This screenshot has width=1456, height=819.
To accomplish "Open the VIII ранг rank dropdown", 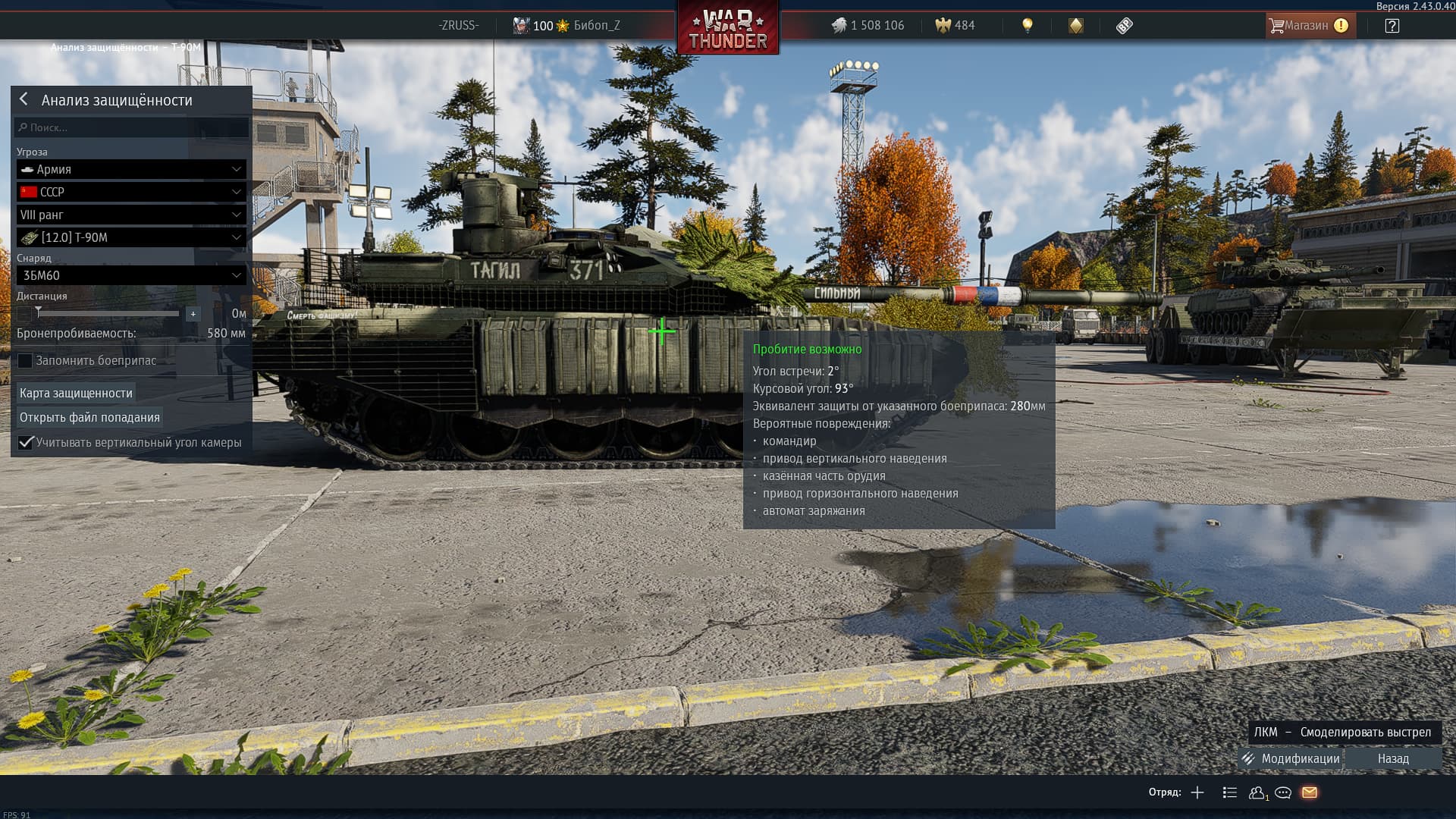I will pos(131,215).
